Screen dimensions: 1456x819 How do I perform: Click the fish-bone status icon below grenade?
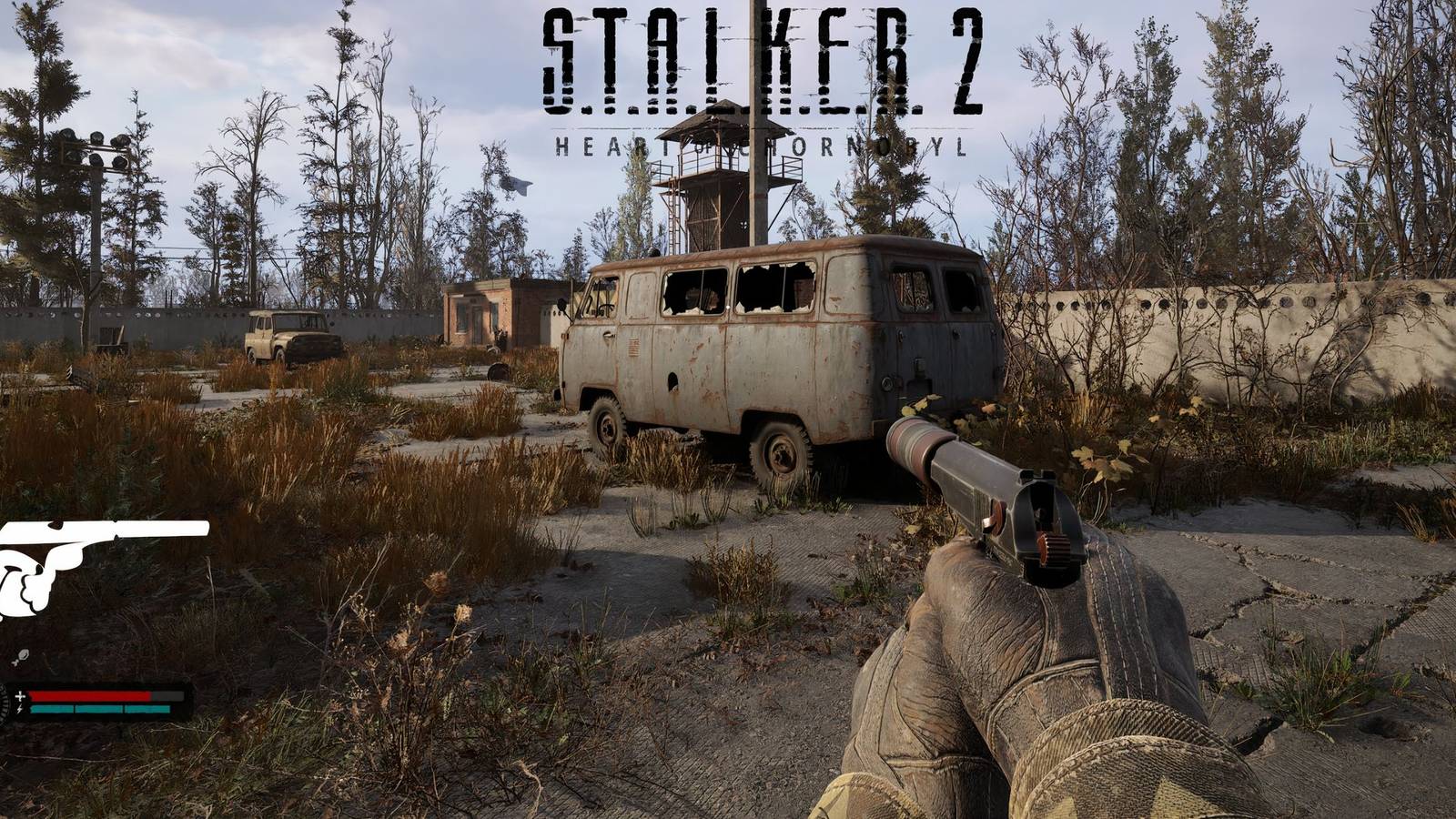[16, 664]
